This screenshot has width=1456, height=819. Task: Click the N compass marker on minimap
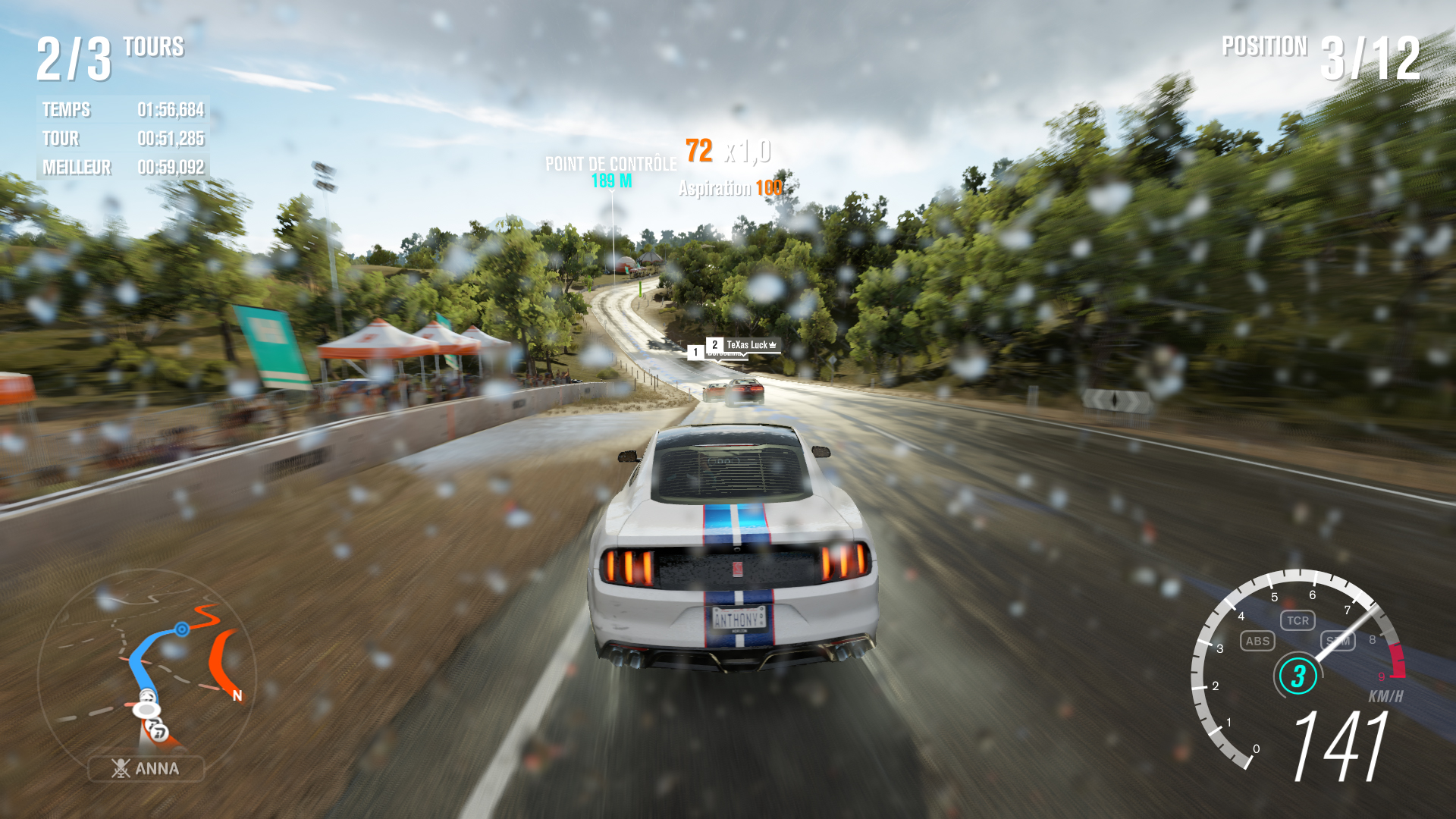pyautogui.click(x=237, y=695)
